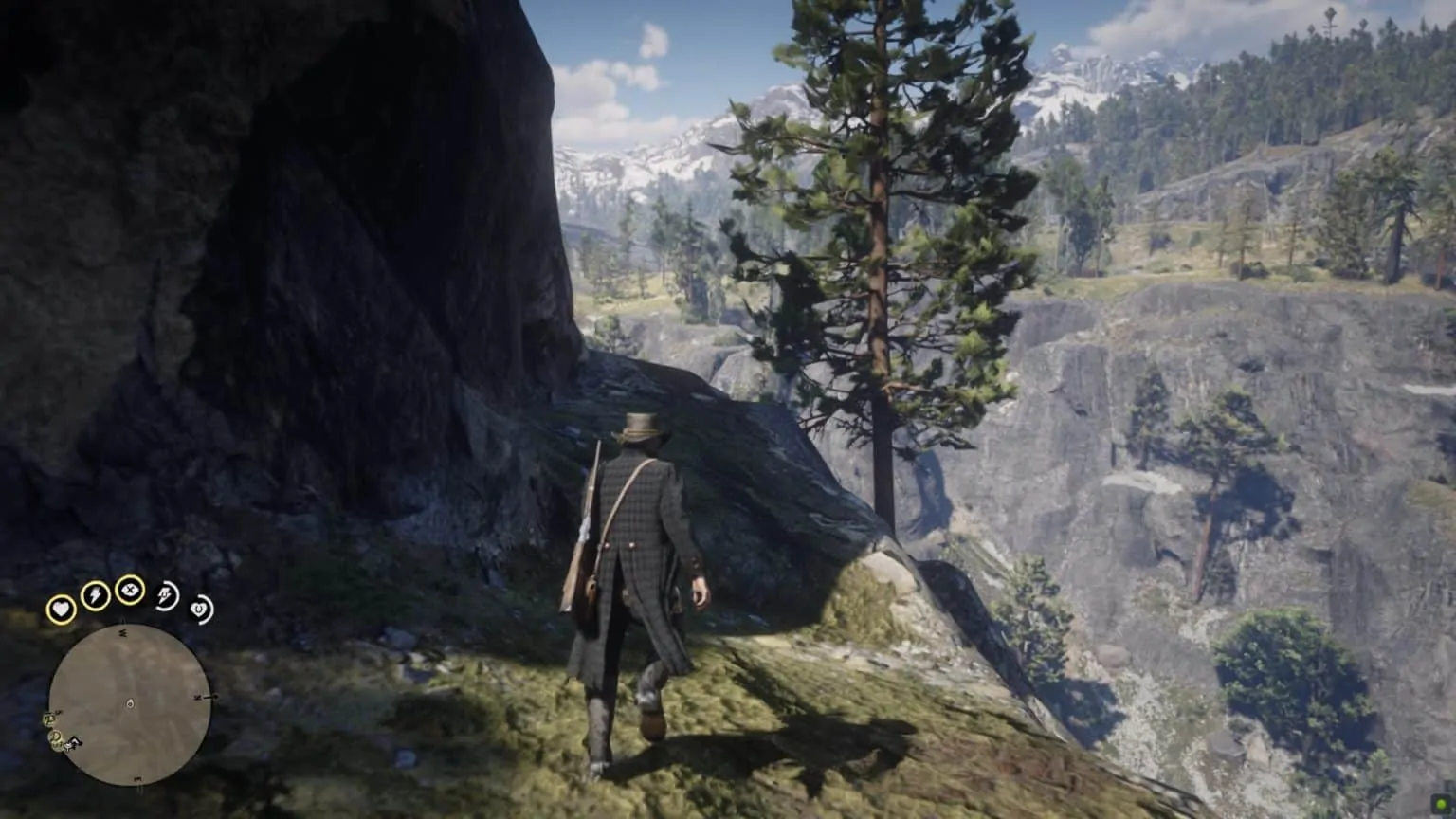Select the upper yellow mission marker on minimap
1456x819 pixels.
(x=50, y=719)
